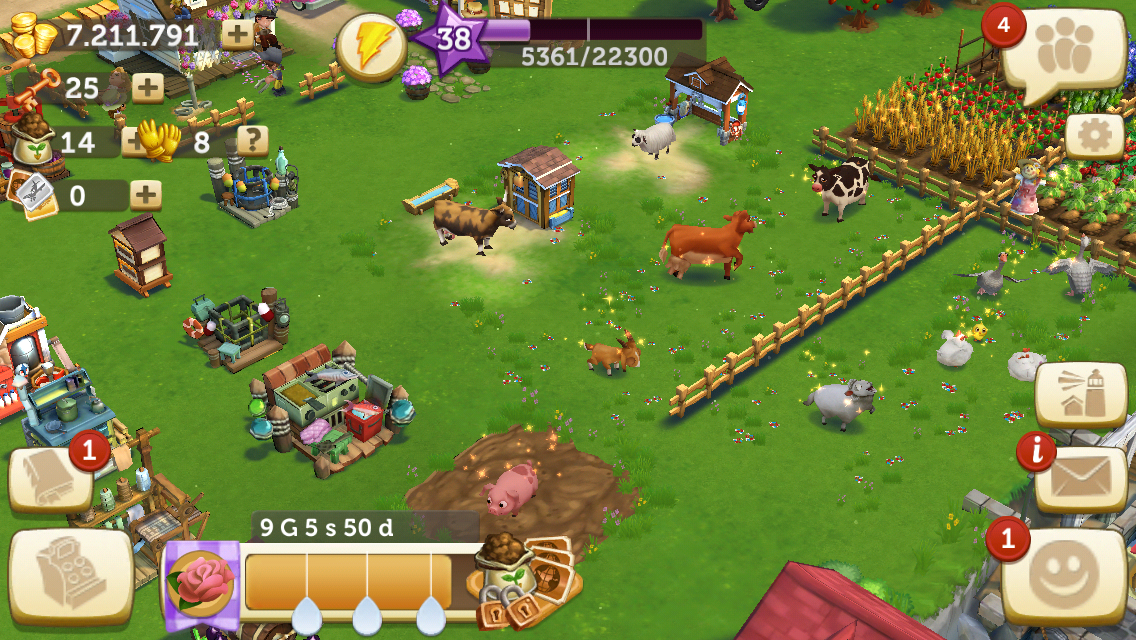Add stamps using the plus button
Viewport: 1136px width, 640px height.
coord(146,194)
